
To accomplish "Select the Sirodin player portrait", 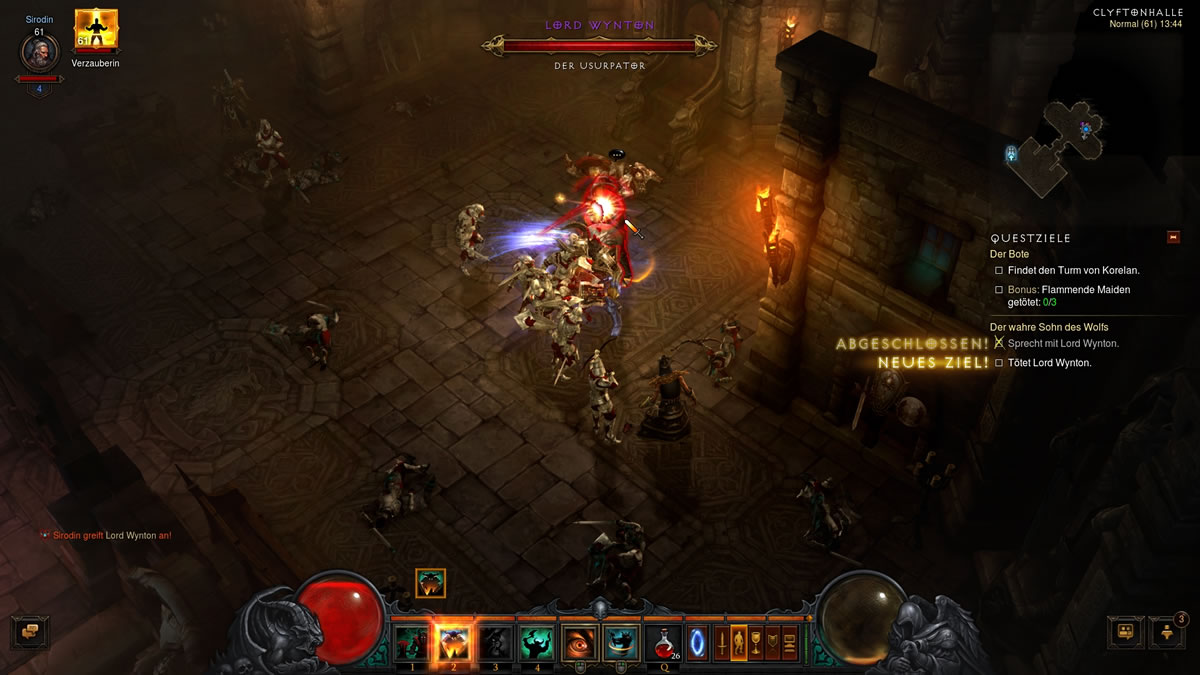I will click(40, 53).
